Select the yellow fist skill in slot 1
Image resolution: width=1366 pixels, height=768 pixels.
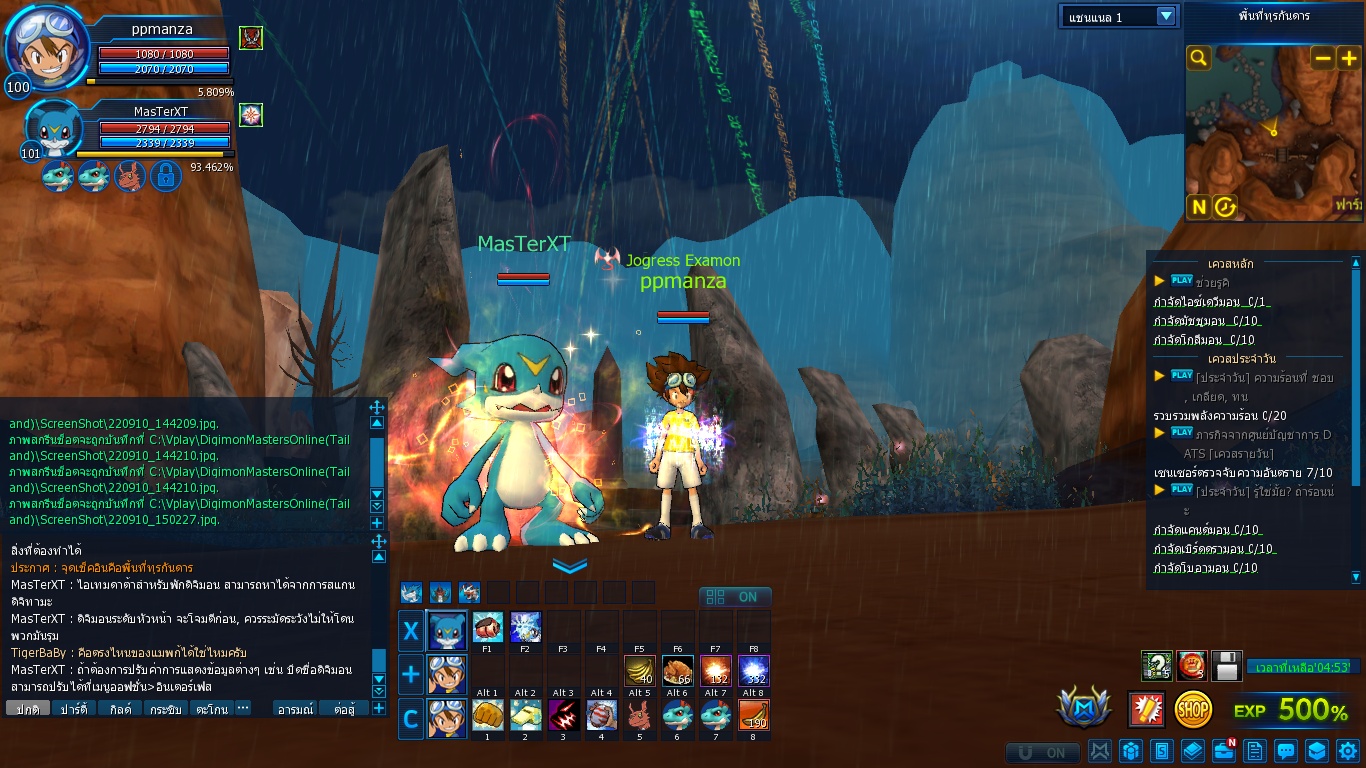coord(488,715)
